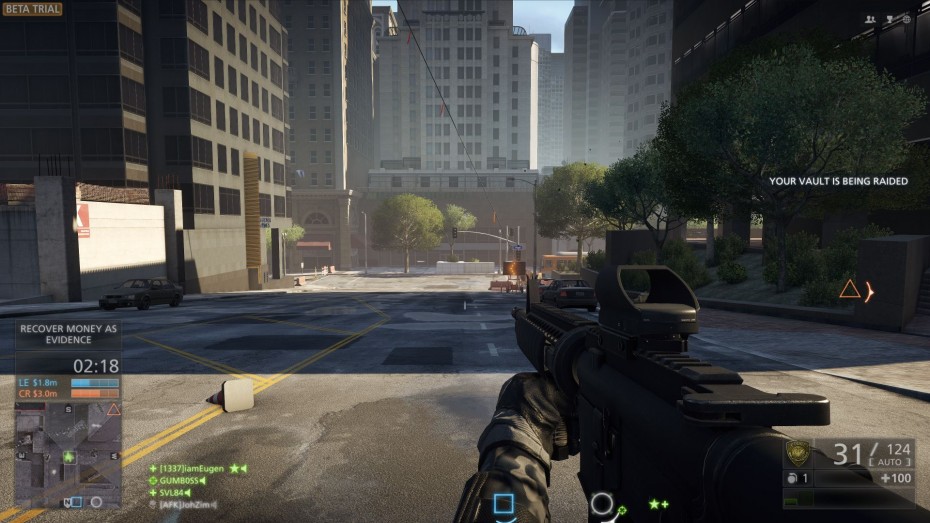Click the trophy icon
This screenshot has width=930, height=523.
coord(888,19)
